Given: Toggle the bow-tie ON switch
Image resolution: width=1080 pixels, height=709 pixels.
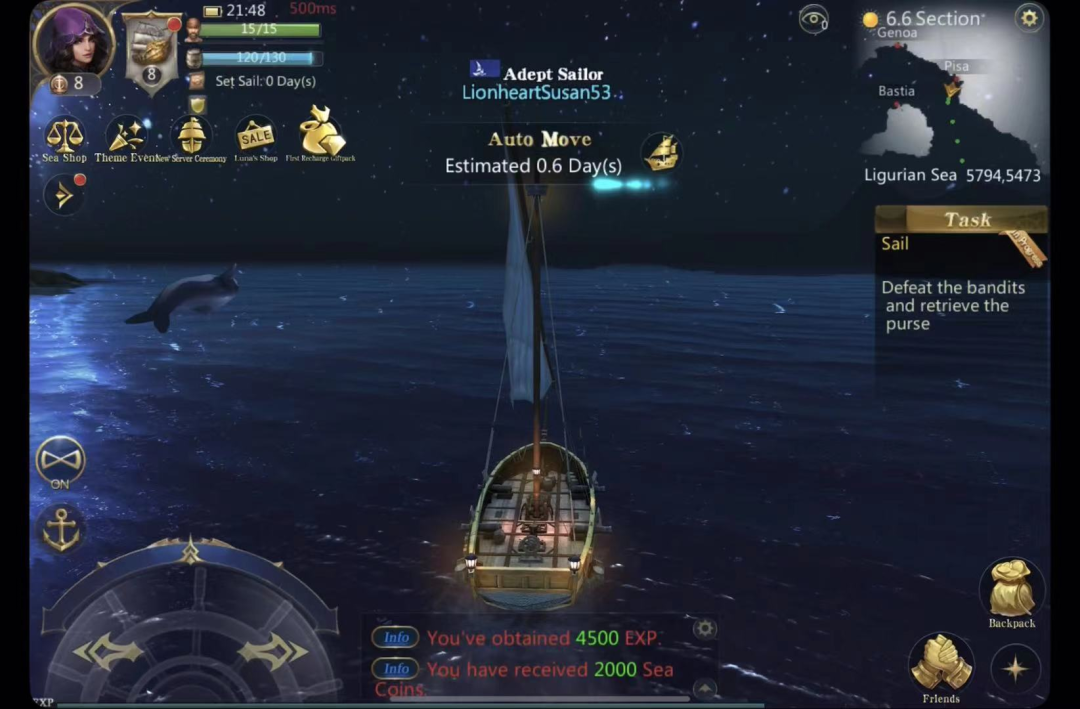Looking at the screenshot, I should [60, 462].
